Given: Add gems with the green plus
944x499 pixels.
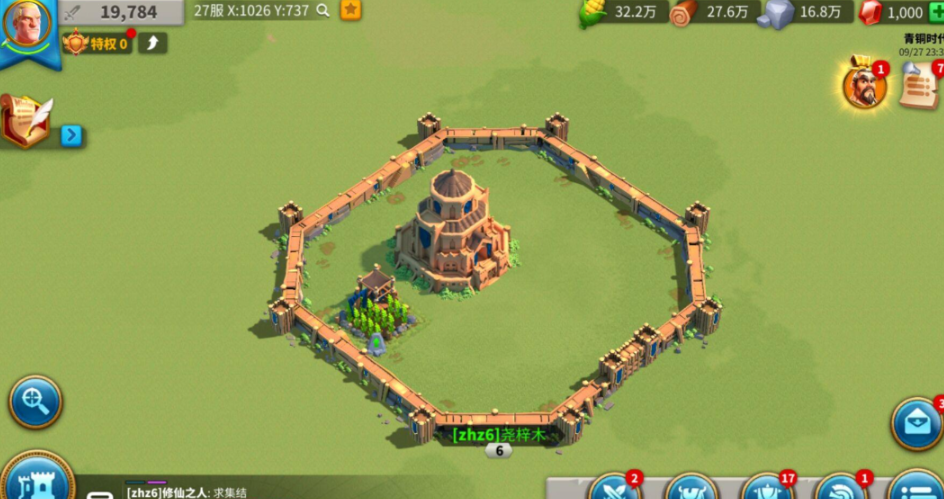Looking at the screenshot, I should tap(938, 12).
